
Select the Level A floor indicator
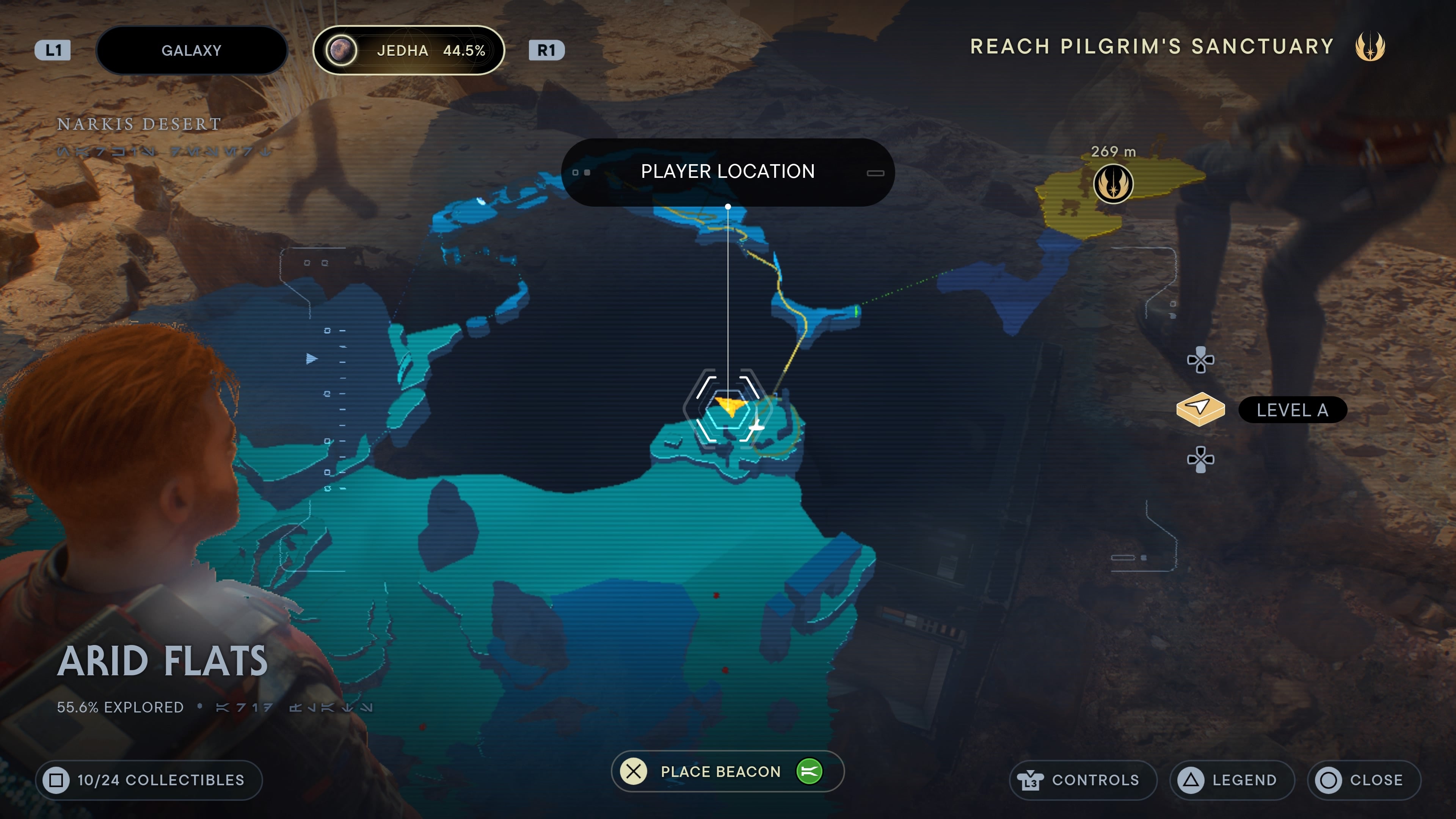1292,410
